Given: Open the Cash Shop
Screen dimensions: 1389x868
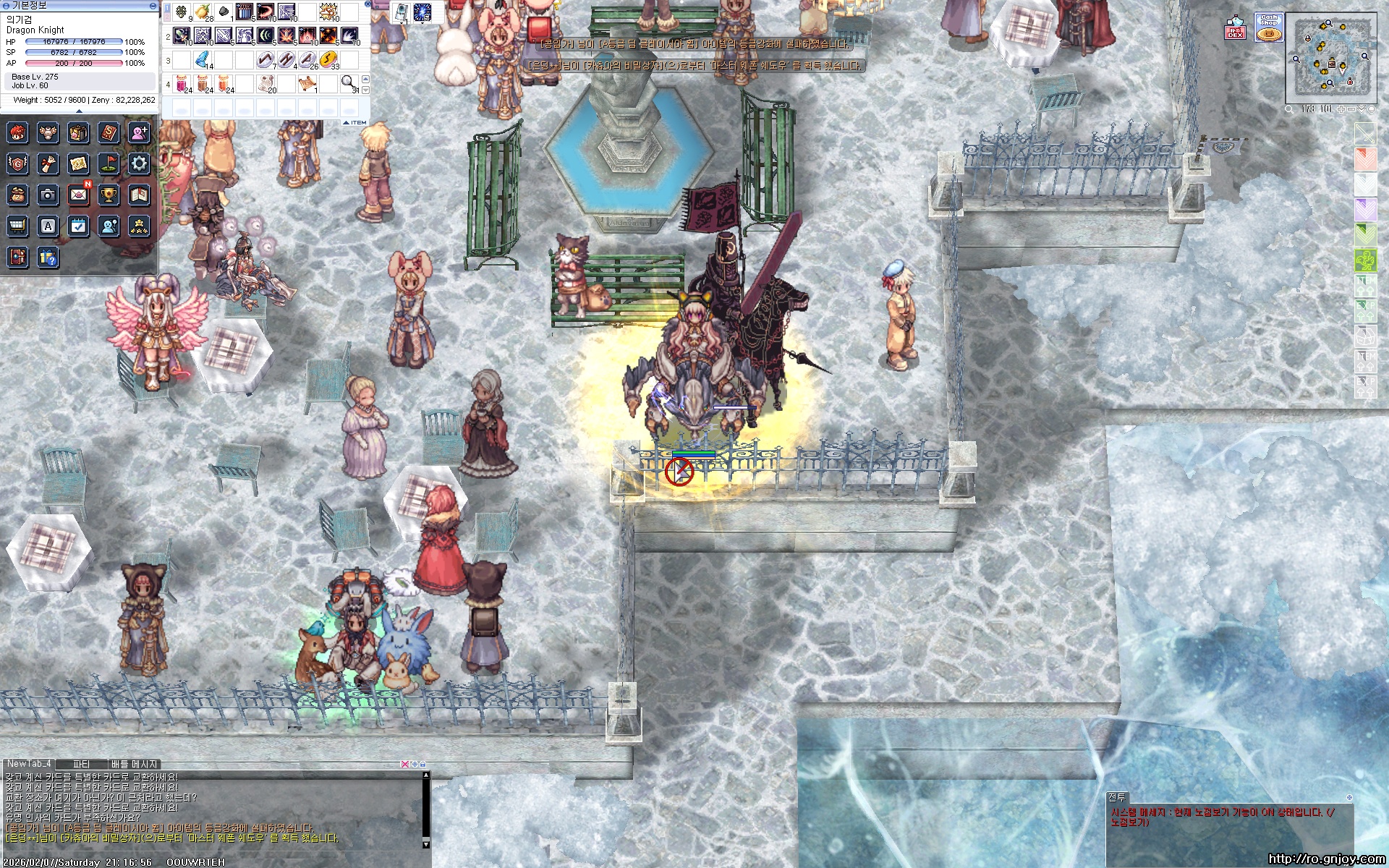Looking at the screenshot, I should tap(1268, 27).
